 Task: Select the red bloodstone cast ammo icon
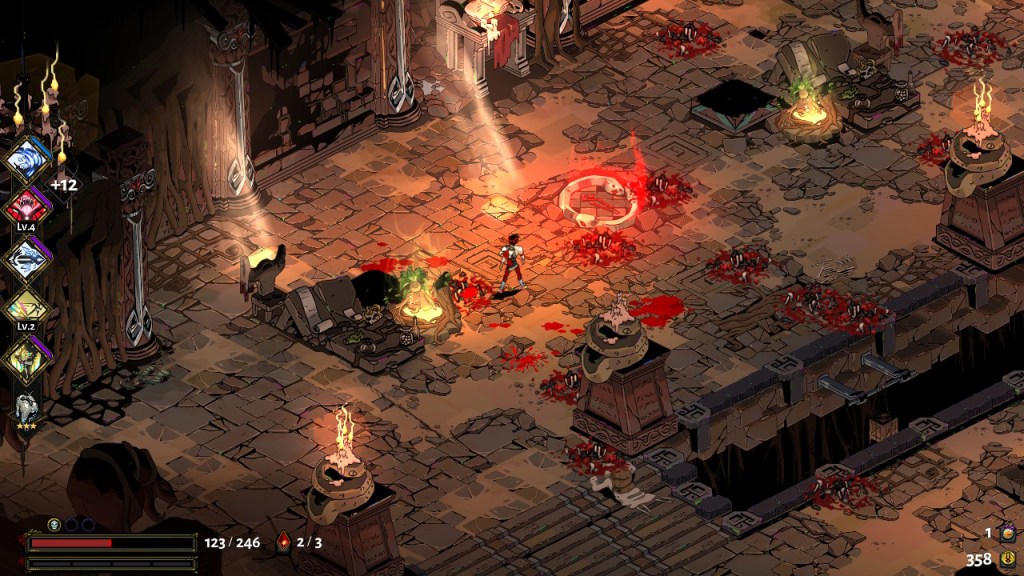click(283, 542)
